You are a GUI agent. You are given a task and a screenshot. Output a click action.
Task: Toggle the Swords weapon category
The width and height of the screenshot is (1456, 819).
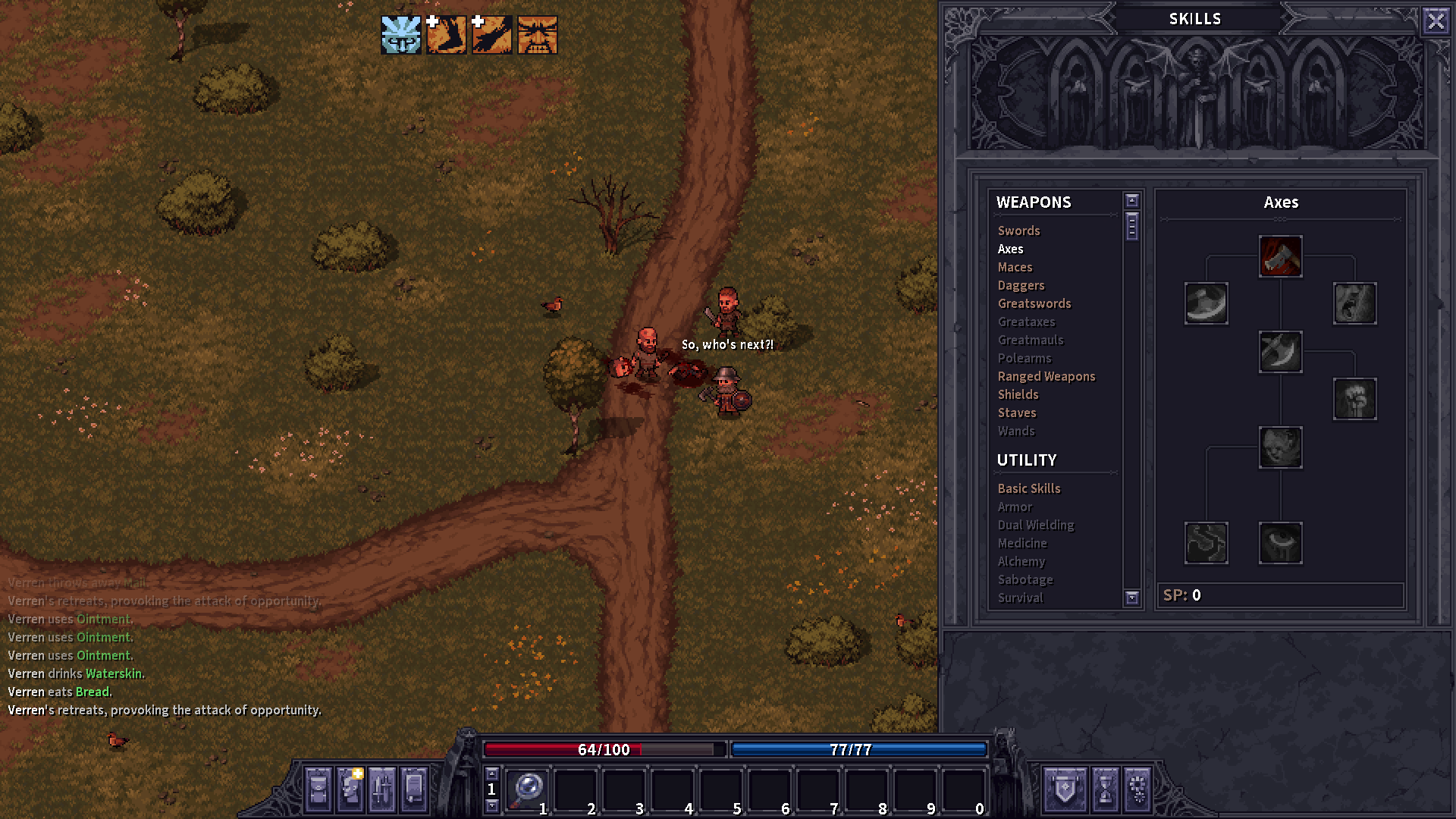[1018, 231]
